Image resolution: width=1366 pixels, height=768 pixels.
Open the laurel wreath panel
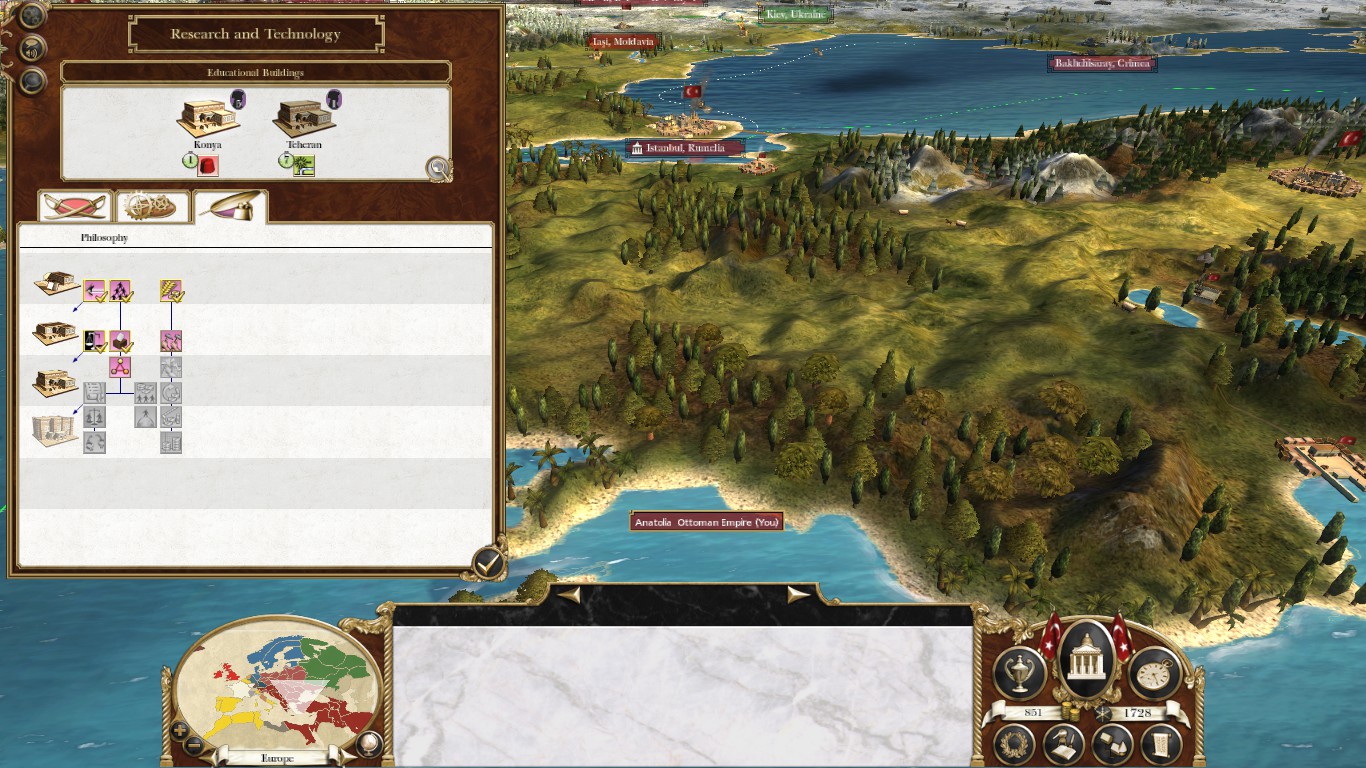[x=1015, y=744]
